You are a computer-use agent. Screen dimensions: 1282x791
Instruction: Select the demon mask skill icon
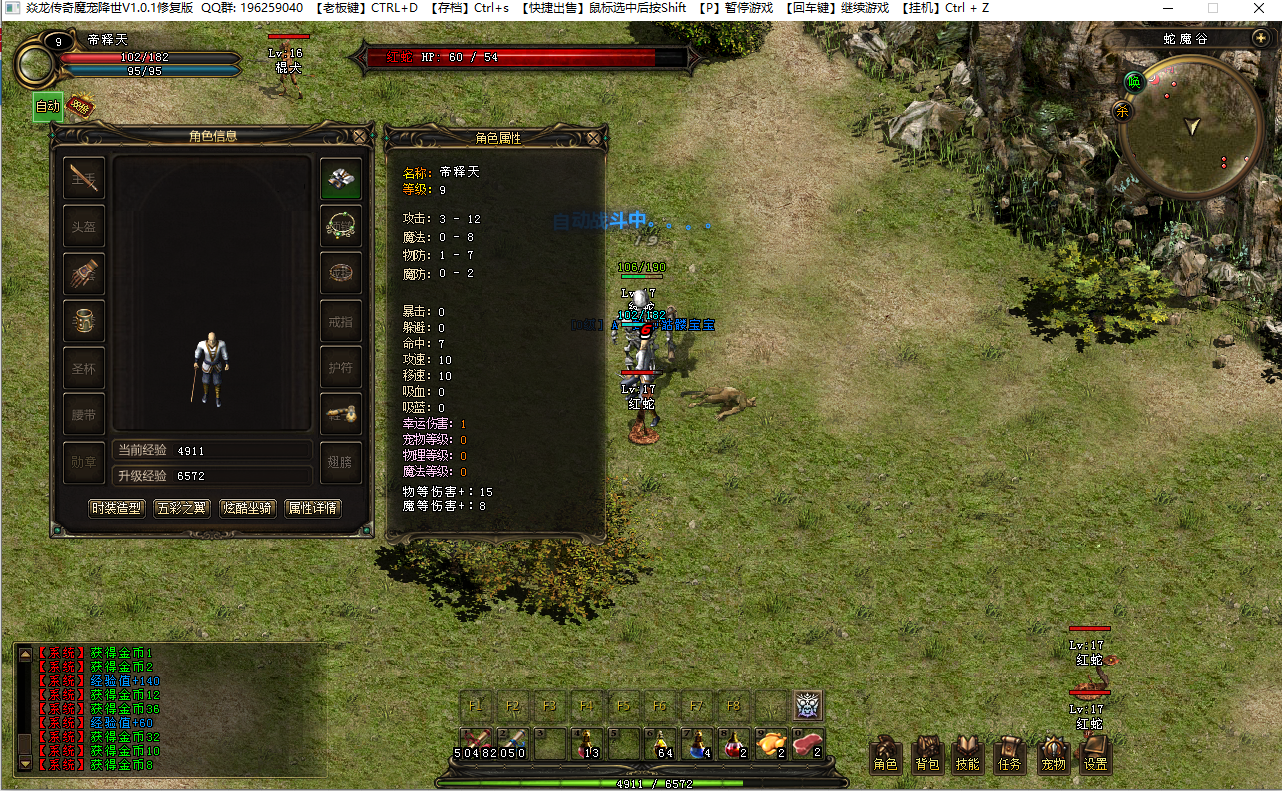[x=808, y=706]
